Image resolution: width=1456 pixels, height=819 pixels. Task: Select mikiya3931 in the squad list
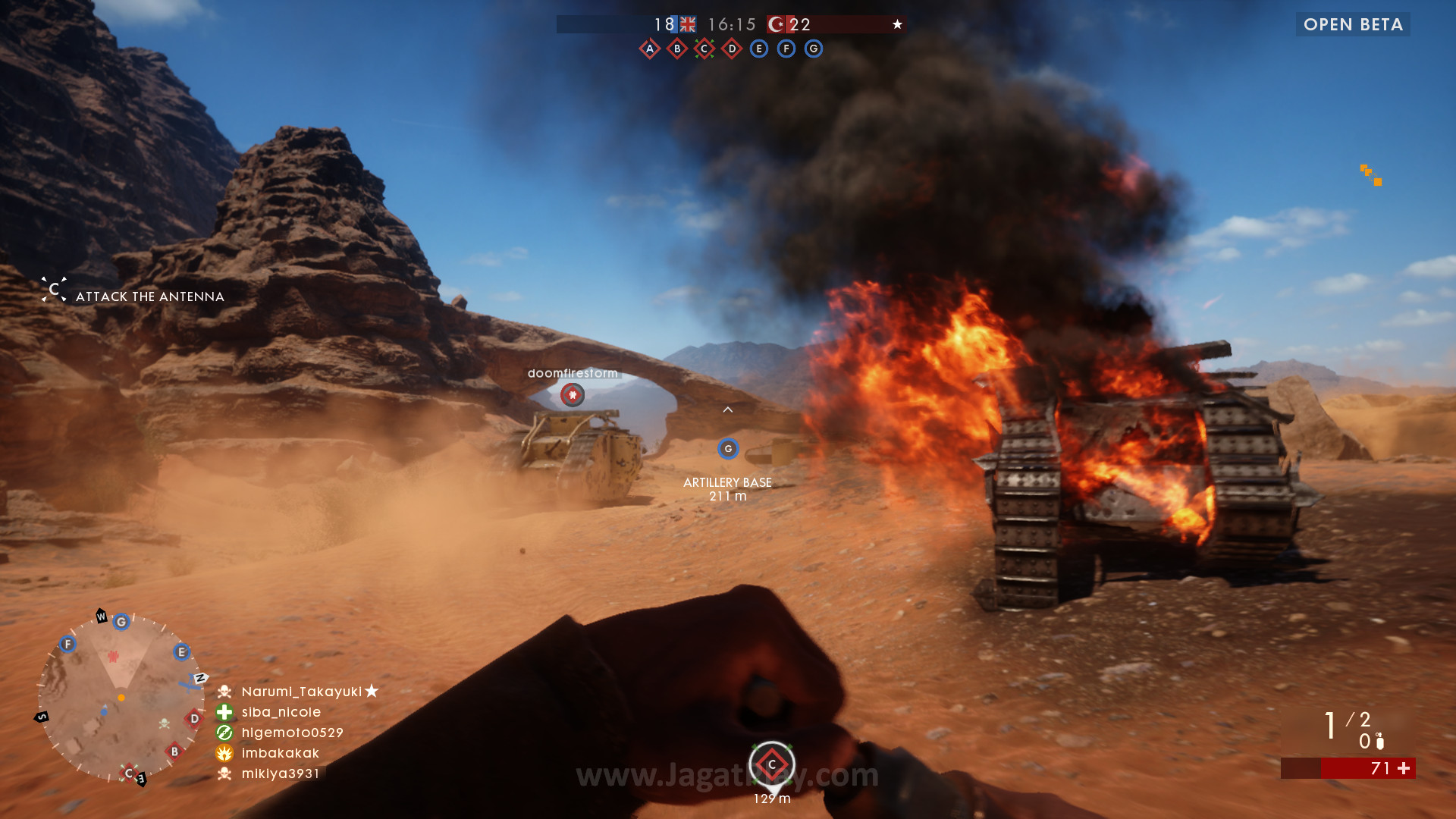(x=280, y=773)
